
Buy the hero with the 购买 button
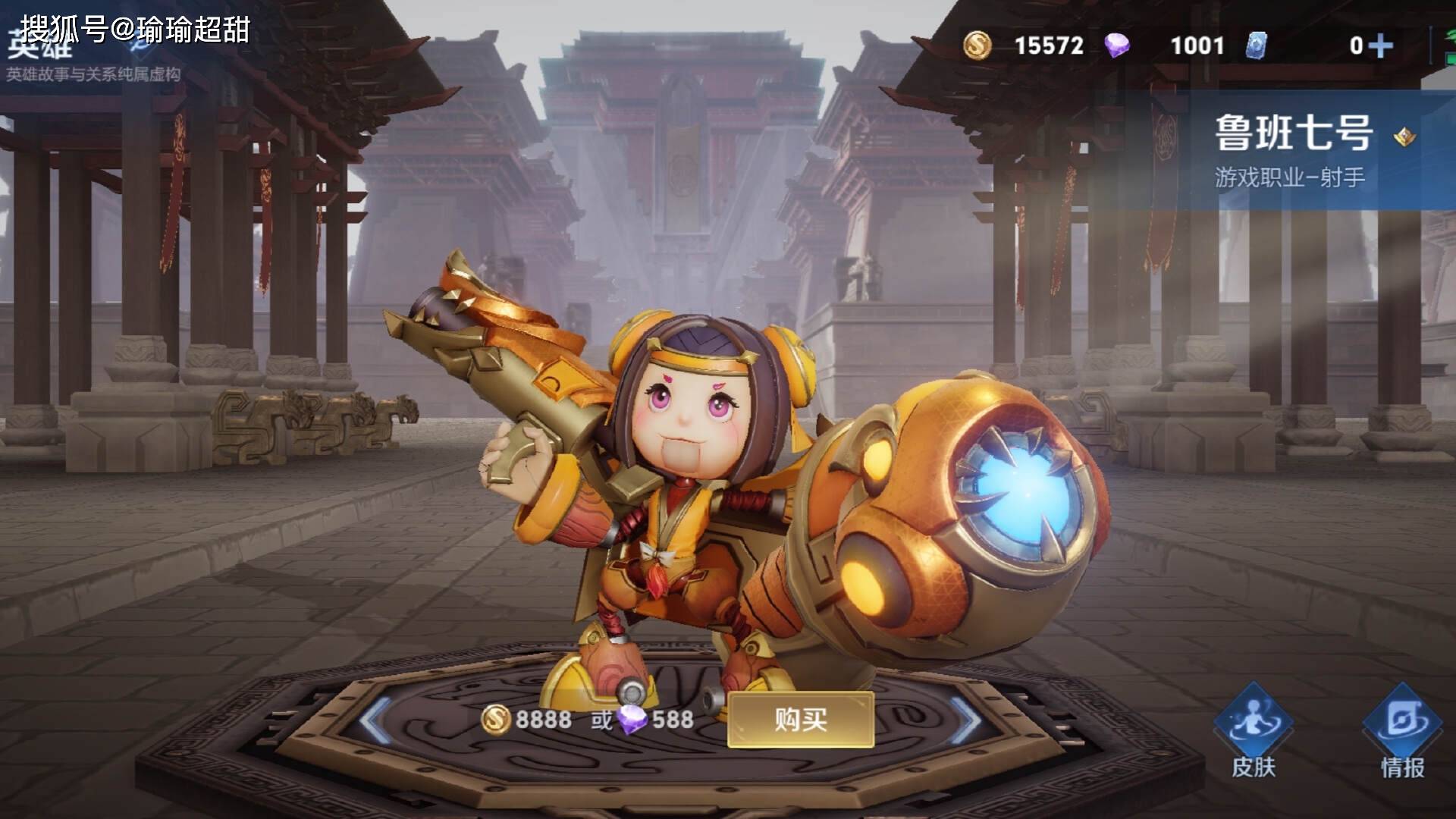click(x=801, y=719)
